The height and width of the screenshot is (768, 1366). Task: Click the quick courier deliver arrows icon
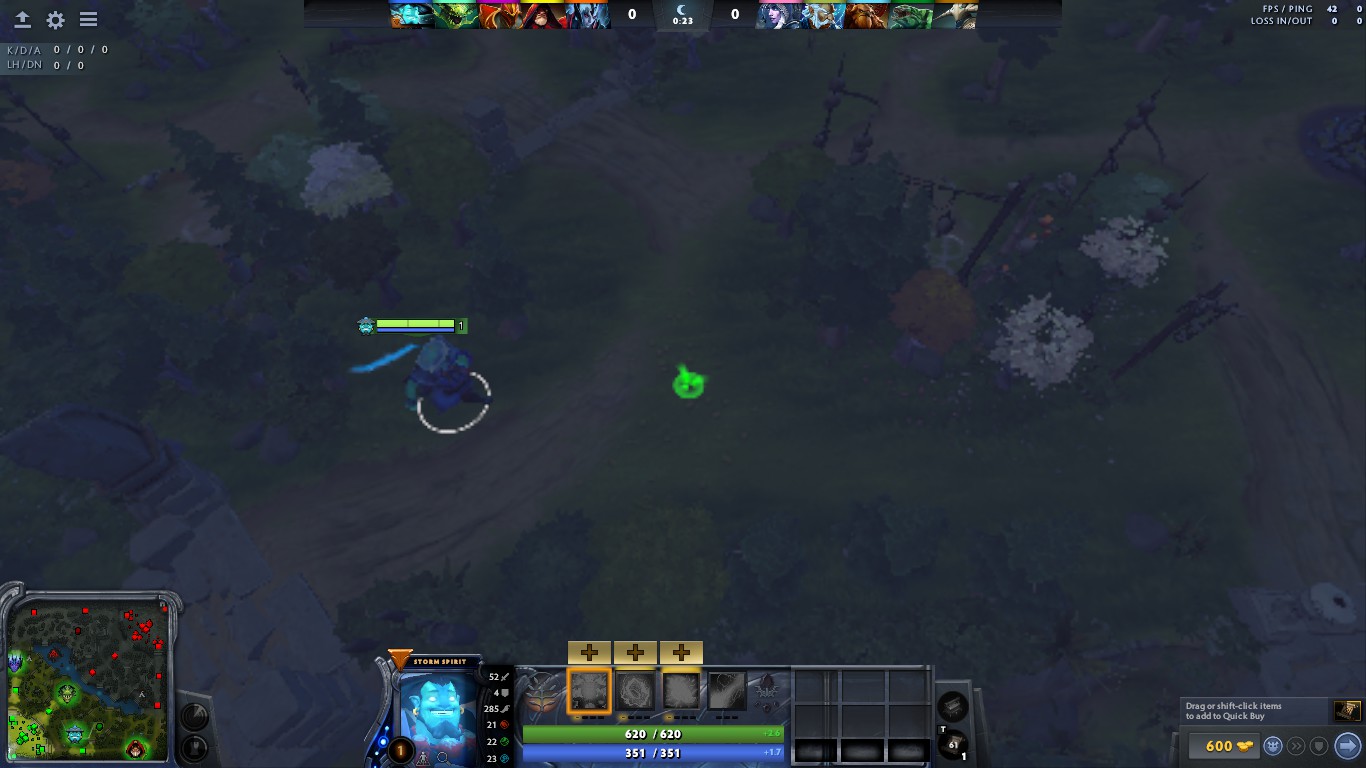[1296, 746]
